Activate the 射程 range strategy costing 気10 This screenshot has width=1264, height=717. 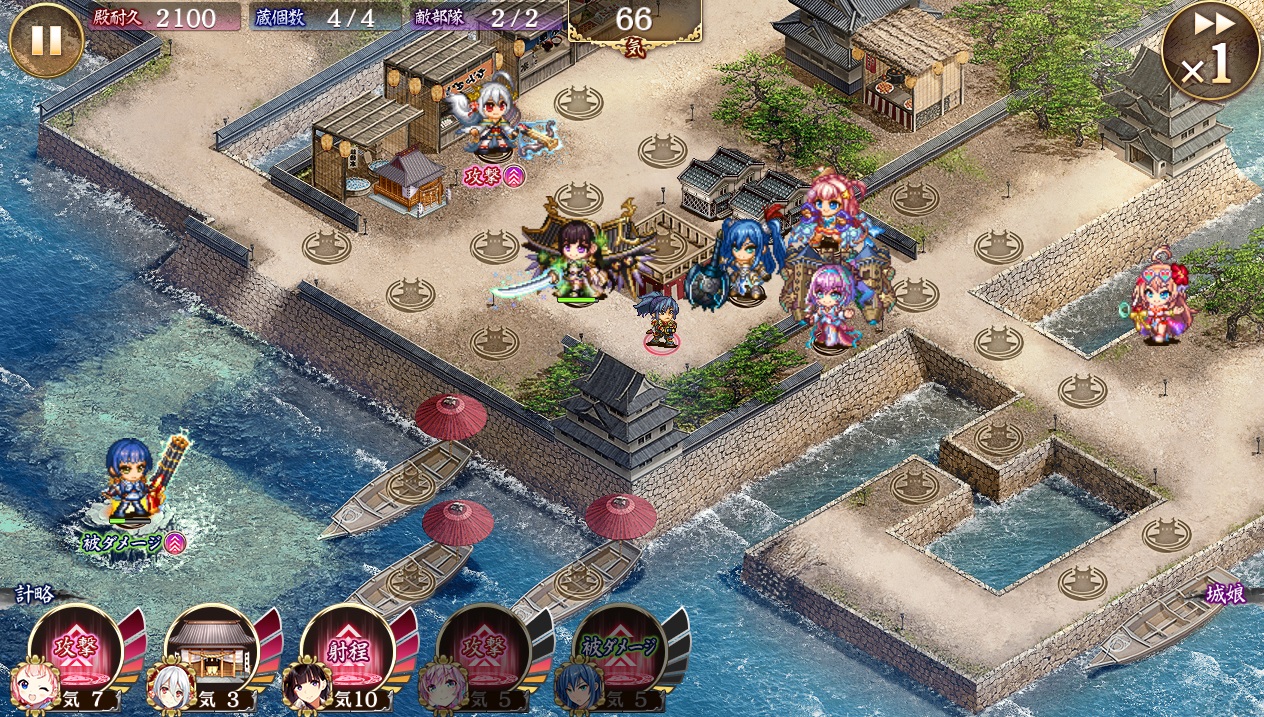(347, 651)
